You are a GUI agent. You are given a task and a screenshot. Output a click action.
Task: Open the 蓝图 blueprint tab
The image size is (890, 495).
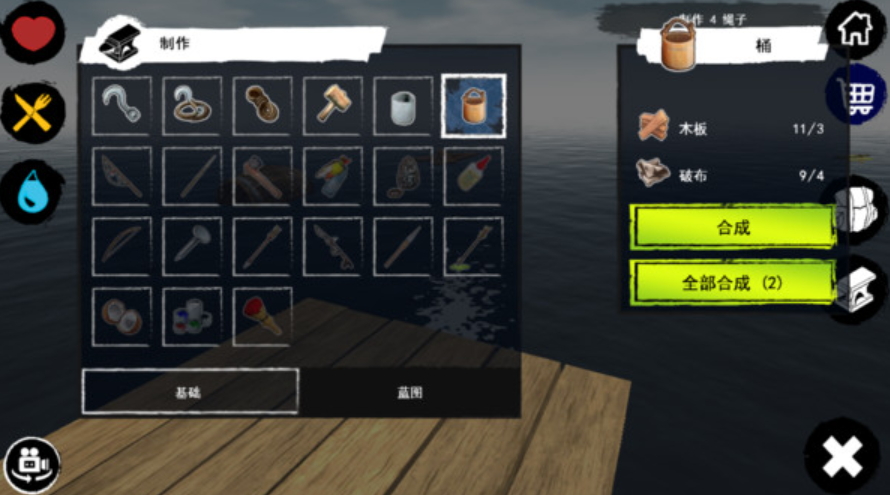pyautogui.click(x=409, y=392)
